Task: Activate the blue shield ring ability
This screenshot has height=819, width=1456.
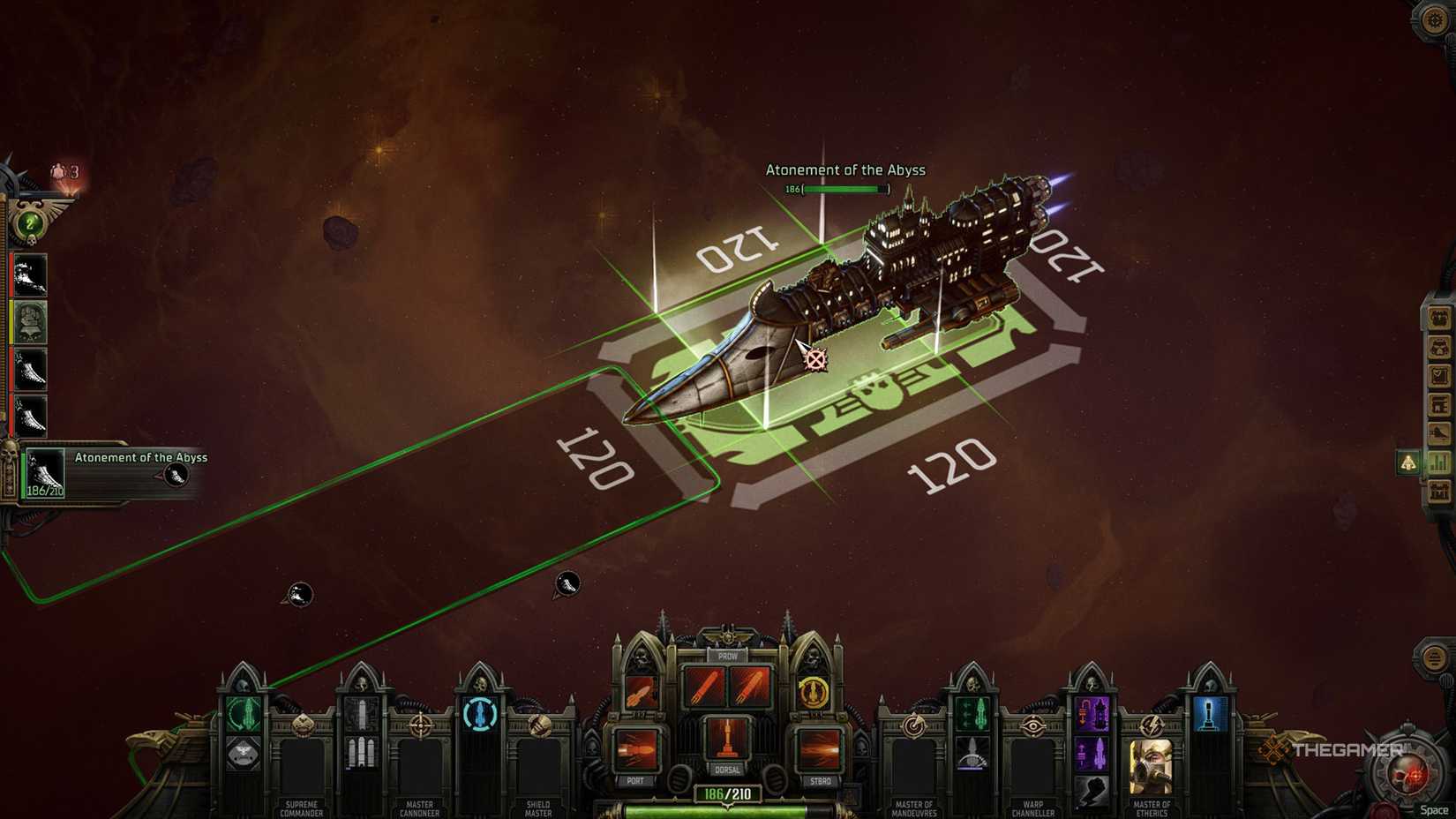Action: (x=479, y=714)
